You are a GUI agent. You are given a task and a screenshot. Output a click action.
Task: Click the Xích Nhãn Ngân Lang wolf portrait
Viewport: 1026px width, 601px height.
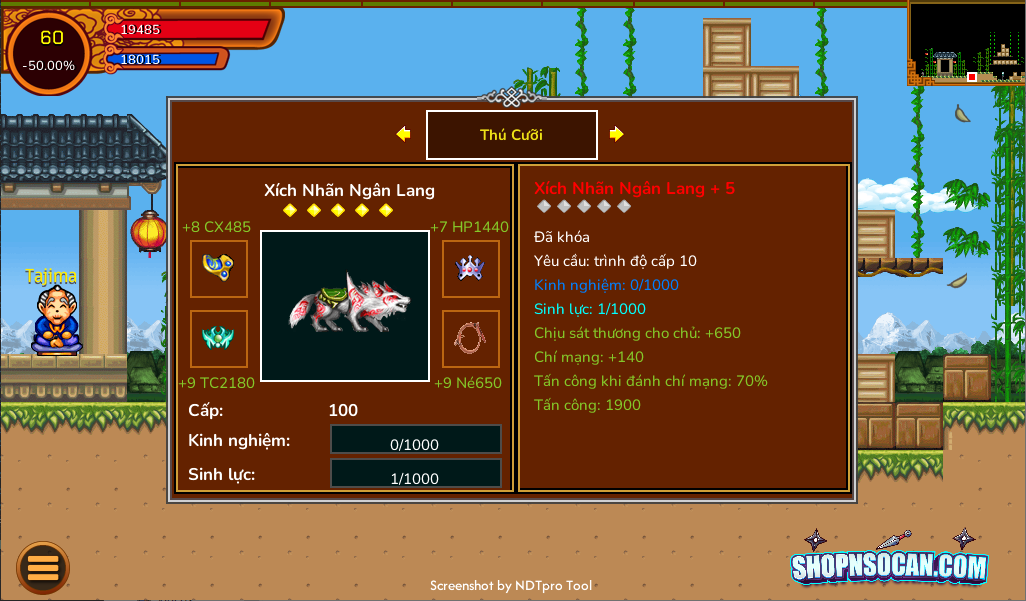(x=345, y=306)
